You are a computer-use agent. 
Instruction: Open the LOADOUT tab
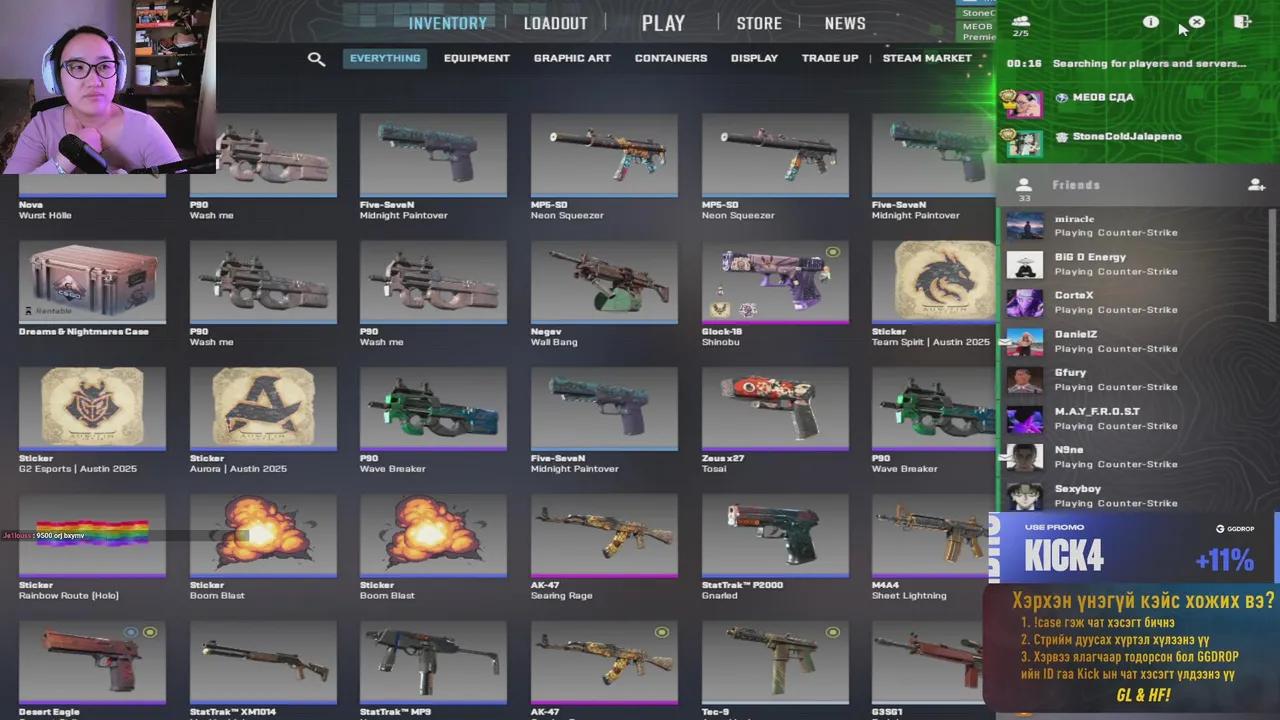tap(555, 22)
